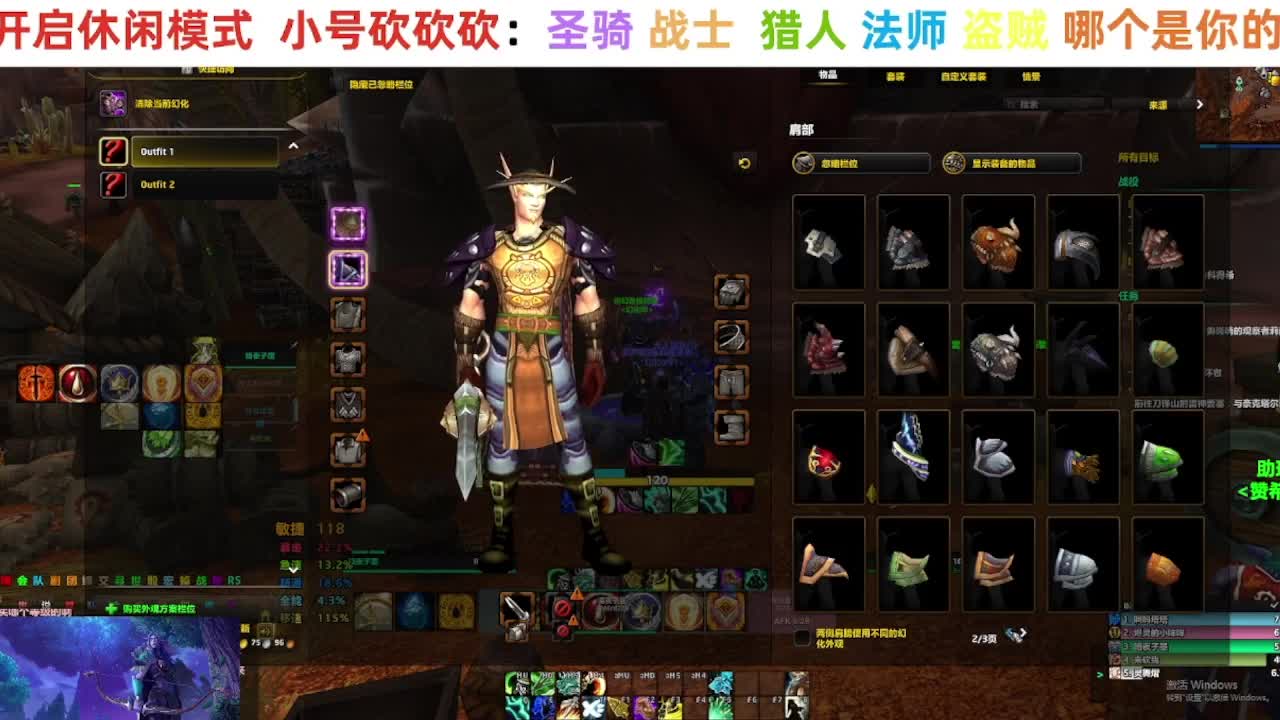
Task: Open the 来源 source filter dropdown
Action: click(1158, 104)
